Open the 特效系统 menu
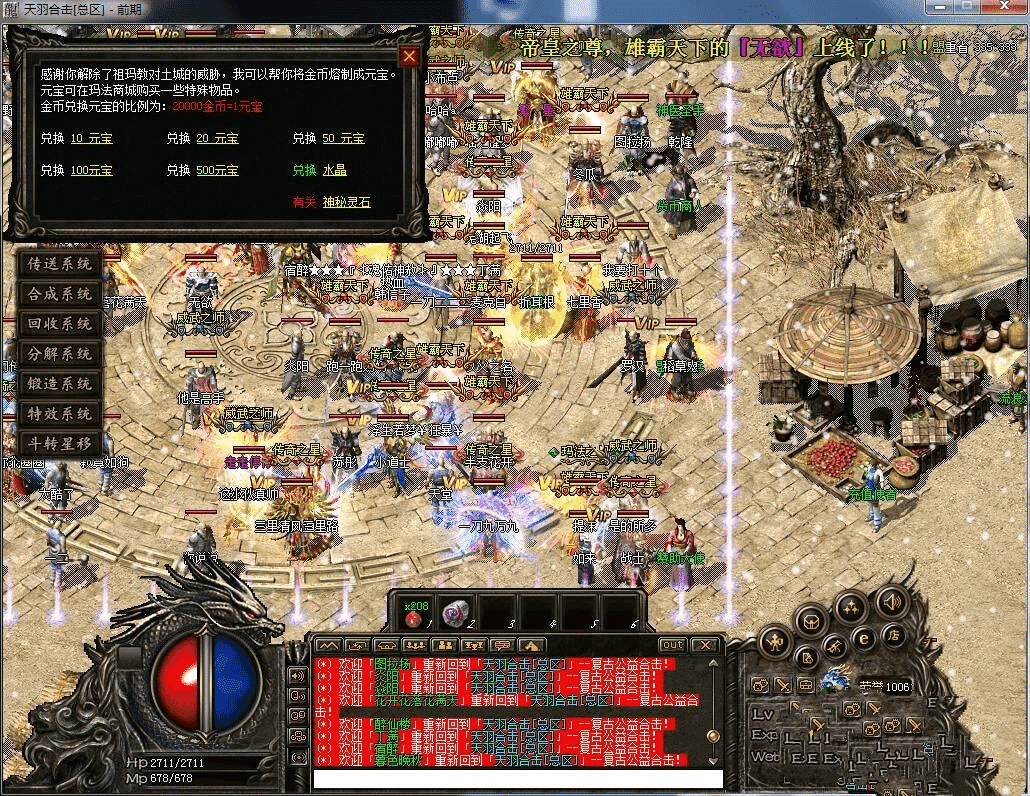Image resolution: width=1030 pixels, height=796 pixels. [x=60, y=413]
